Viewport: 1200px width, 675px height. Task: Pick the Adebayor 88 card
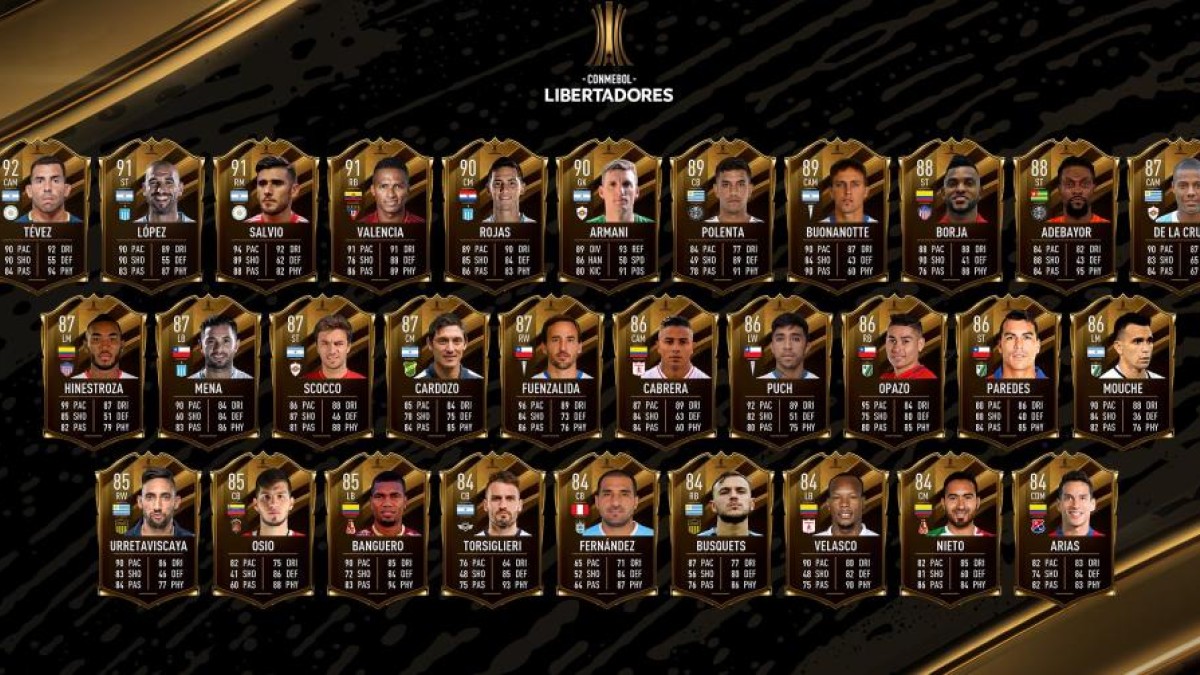pos(1066,214)
